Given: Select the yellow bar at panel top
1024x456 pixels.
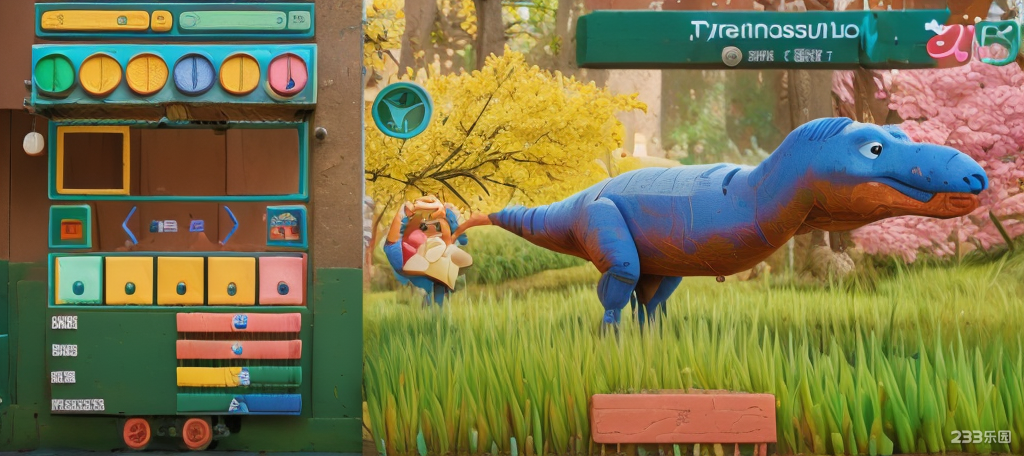Looking at the screenshot, I should [x=96, y=20].
